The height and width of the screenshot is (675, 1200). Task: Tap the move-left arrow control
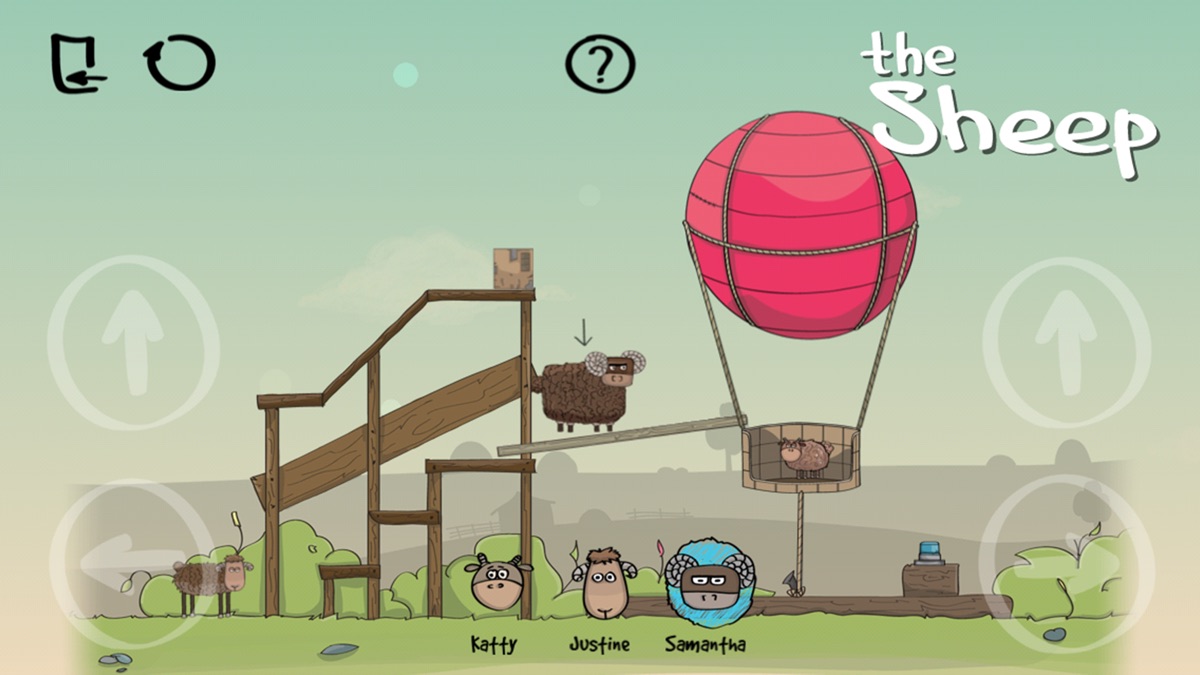point(130,560)
